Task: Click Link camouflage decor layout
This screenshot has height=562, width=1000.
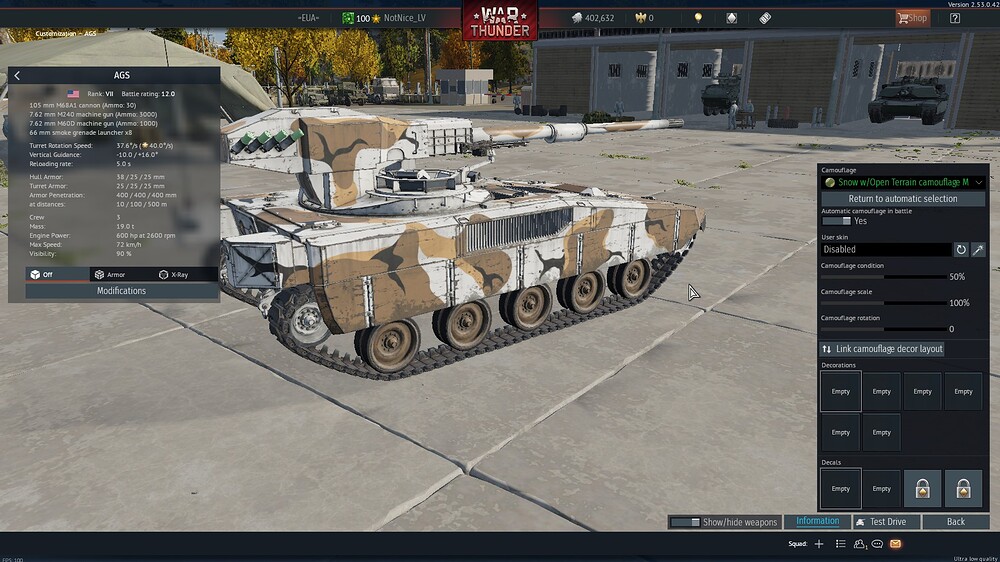Action: point(882,349)
